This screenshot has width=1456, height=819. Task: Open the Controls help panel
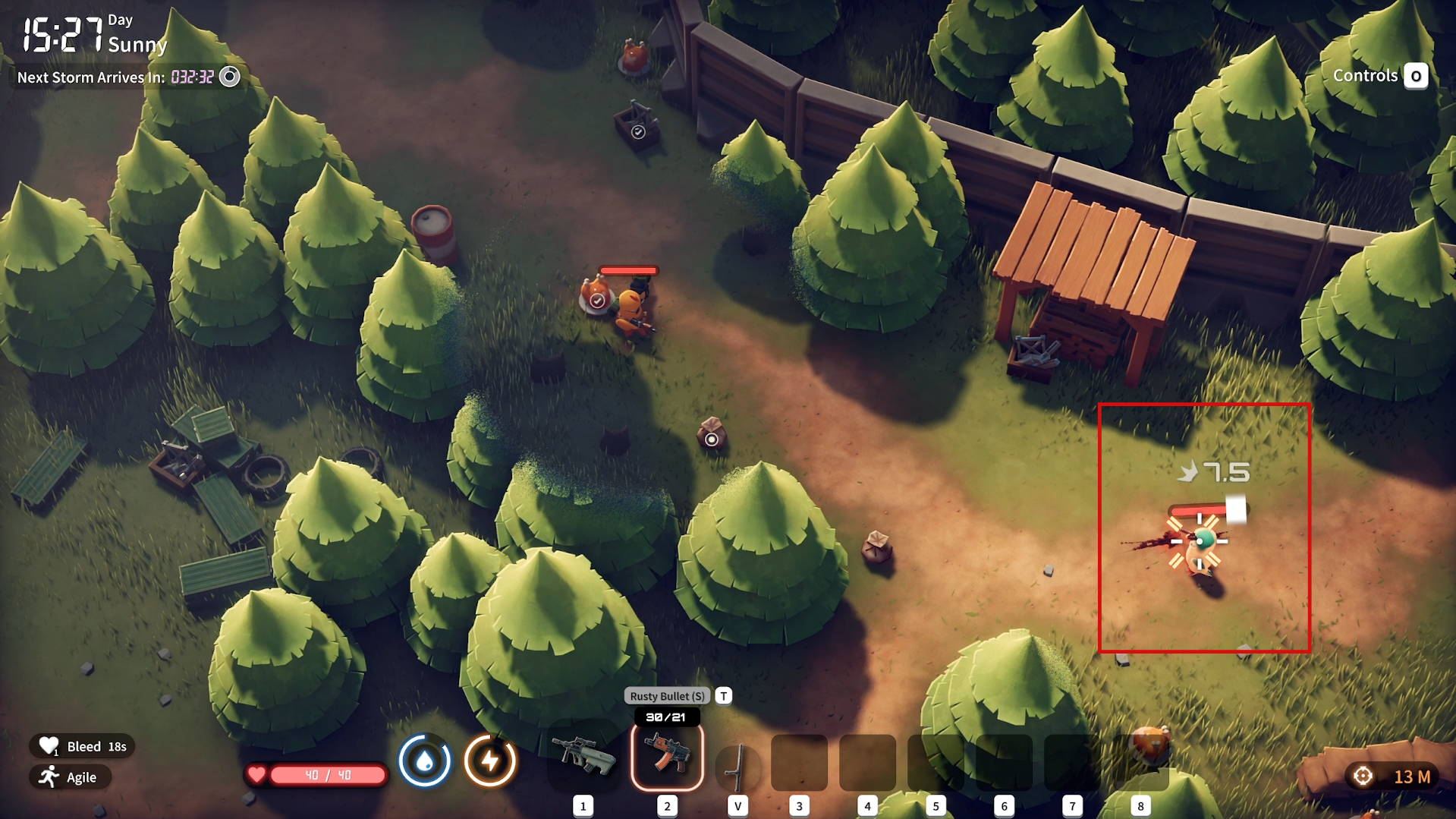[x=1379, y=76]
